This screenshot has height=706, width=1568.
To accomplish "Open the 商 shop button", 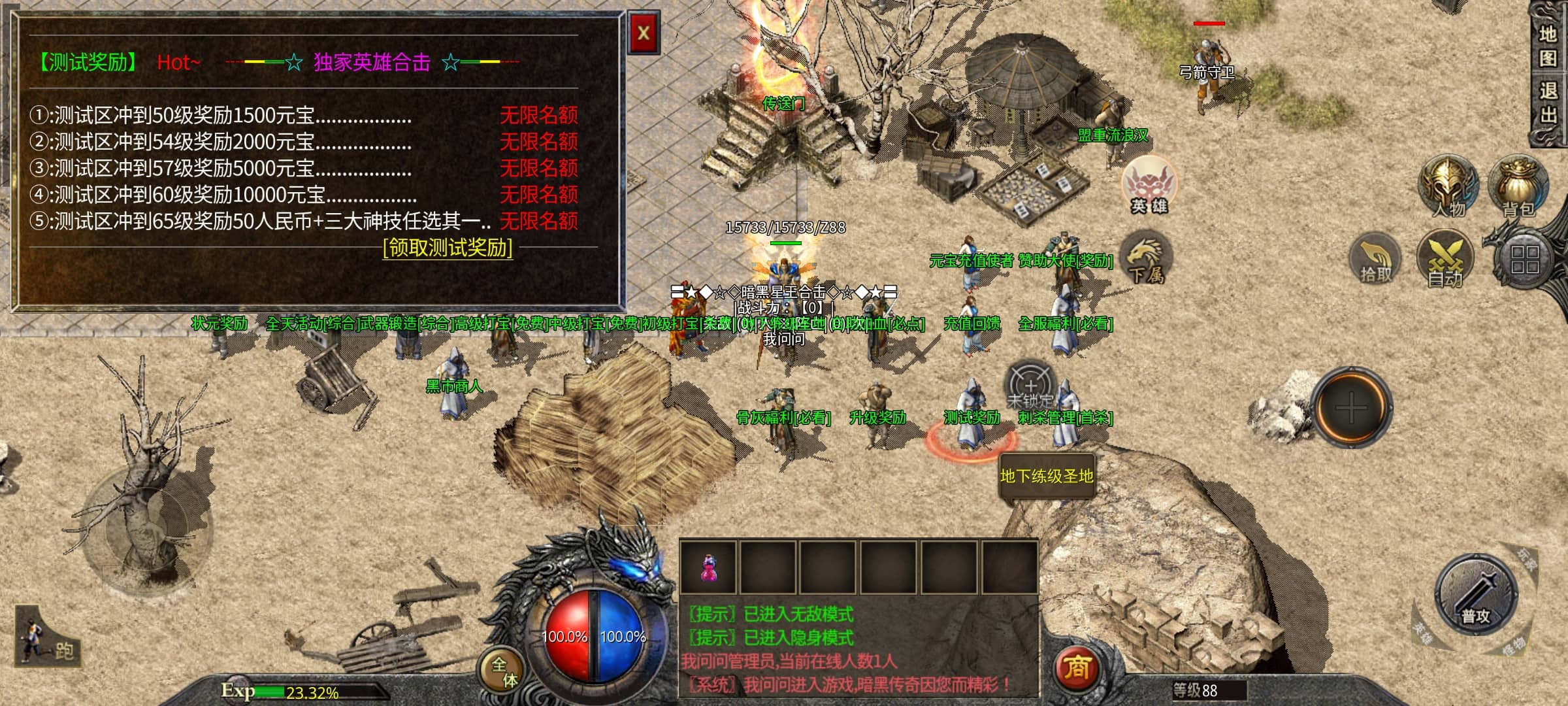I will 1077,668.
